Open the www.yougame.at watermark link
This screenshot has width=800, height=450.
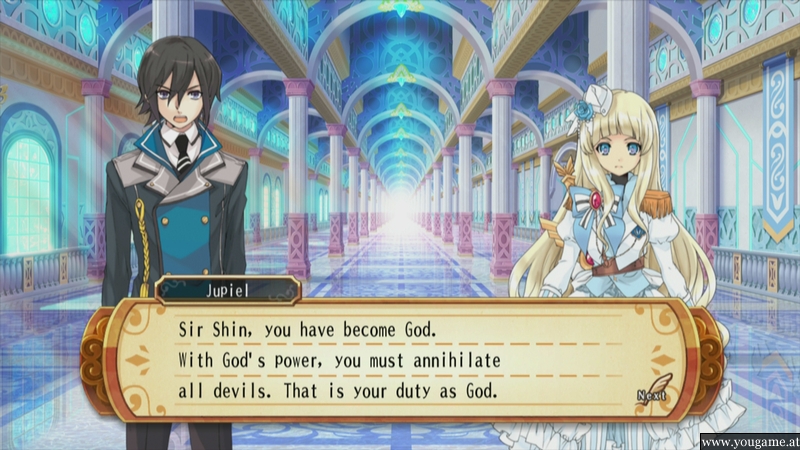[748, 440]
